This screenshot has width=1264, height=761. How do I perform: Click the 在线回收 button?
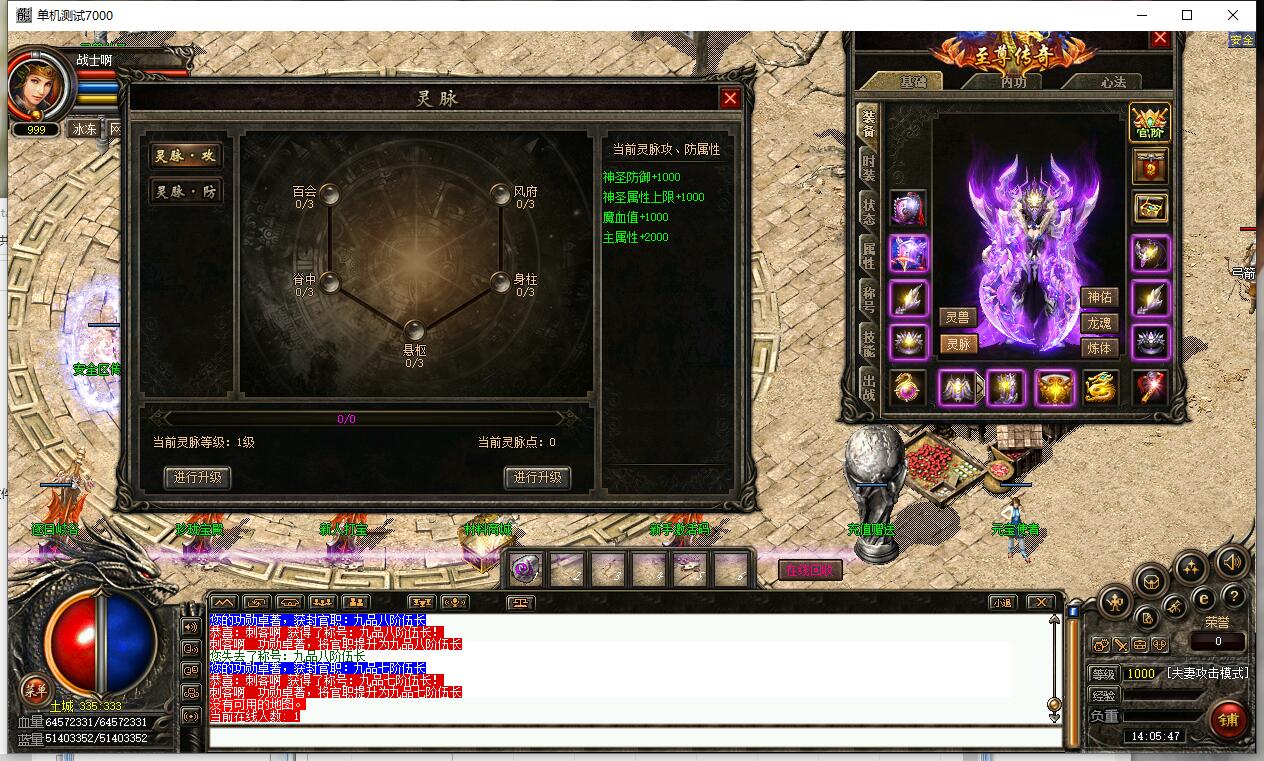810,570
